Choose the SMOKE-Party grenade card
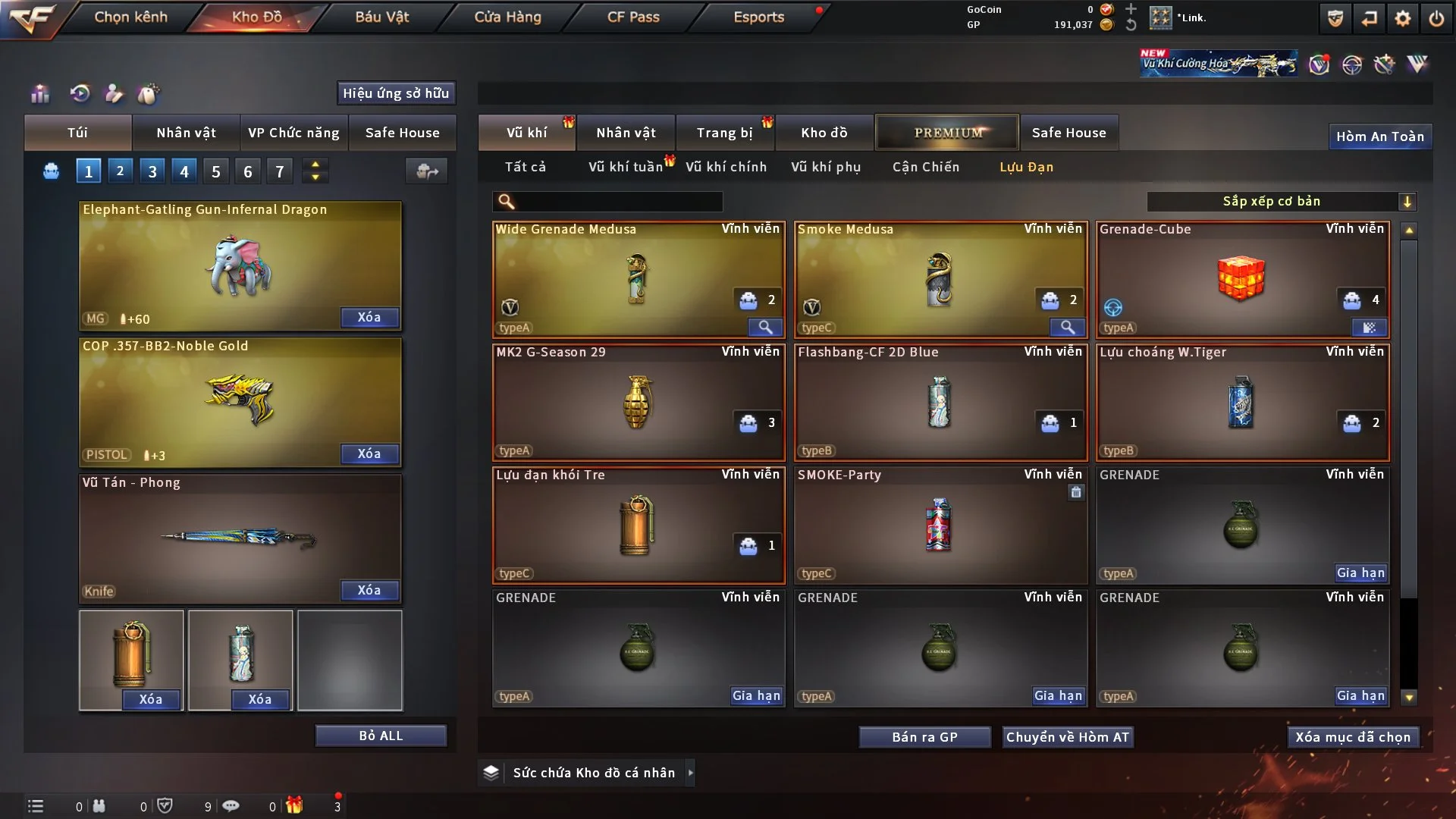1456x819 pixels. click(x=940, y=525)
